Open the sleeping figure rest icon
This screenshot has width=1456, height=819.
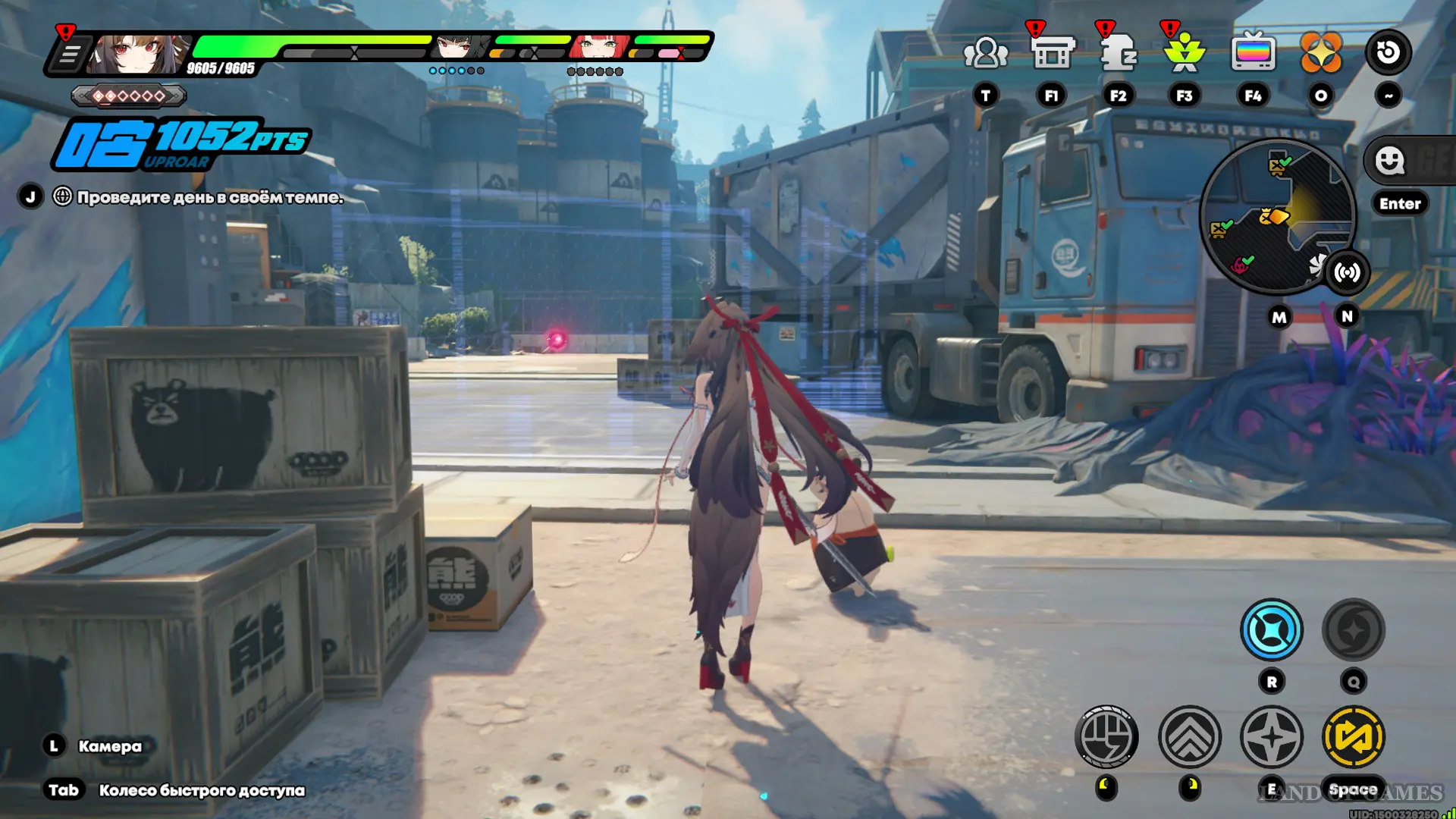point(1118,53)
